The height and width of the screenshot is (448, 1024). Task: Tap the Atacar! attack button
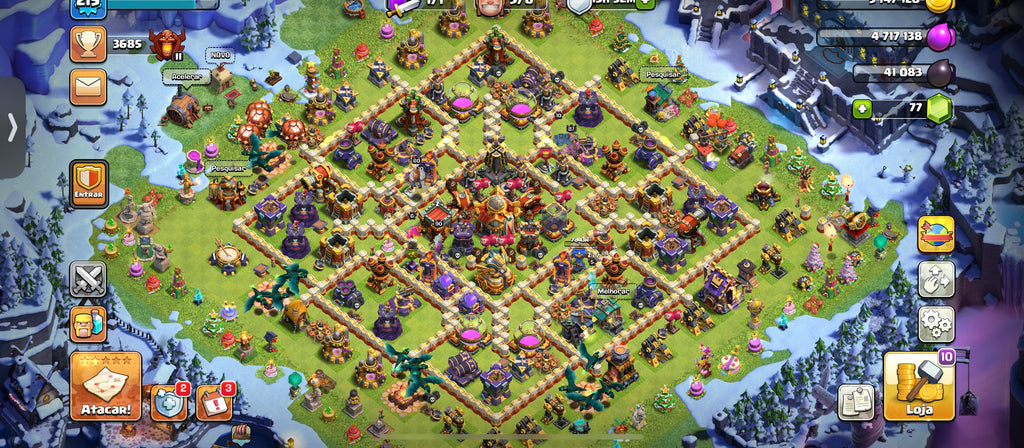tap(105, 386)
